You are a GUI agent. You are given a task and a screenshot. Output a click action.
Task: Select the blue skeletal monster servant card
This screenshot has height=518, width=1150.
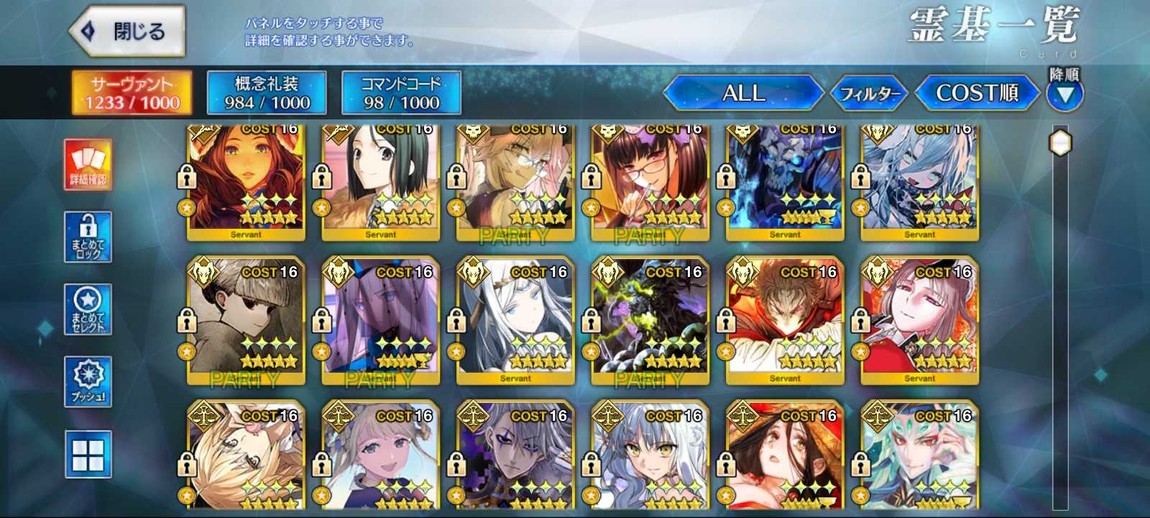point(785,180)
